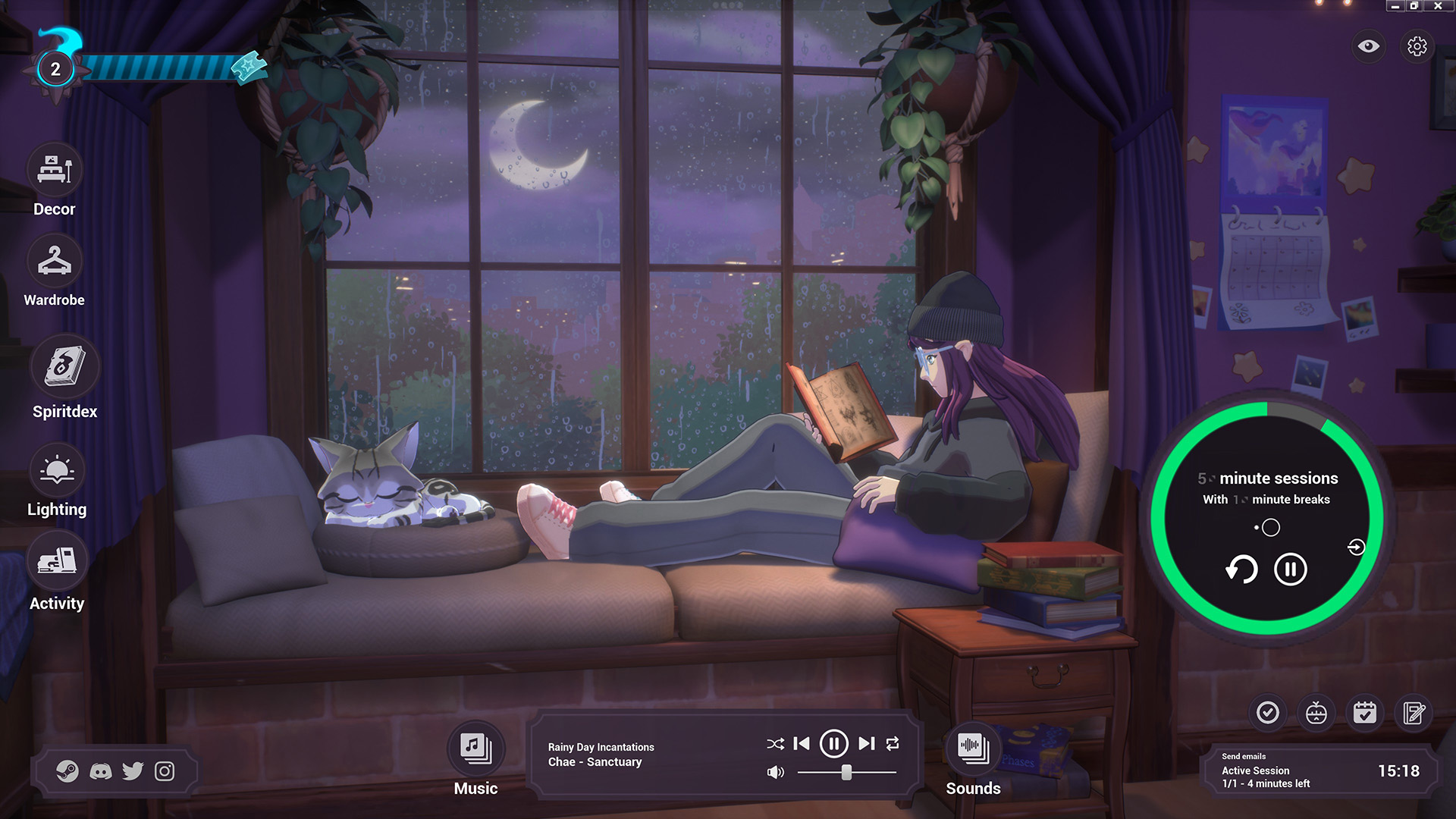Open the pomodoro timer tool
Image resolution: width=1456 pixels, height=819 pixels.
[x=1317, y=713]
